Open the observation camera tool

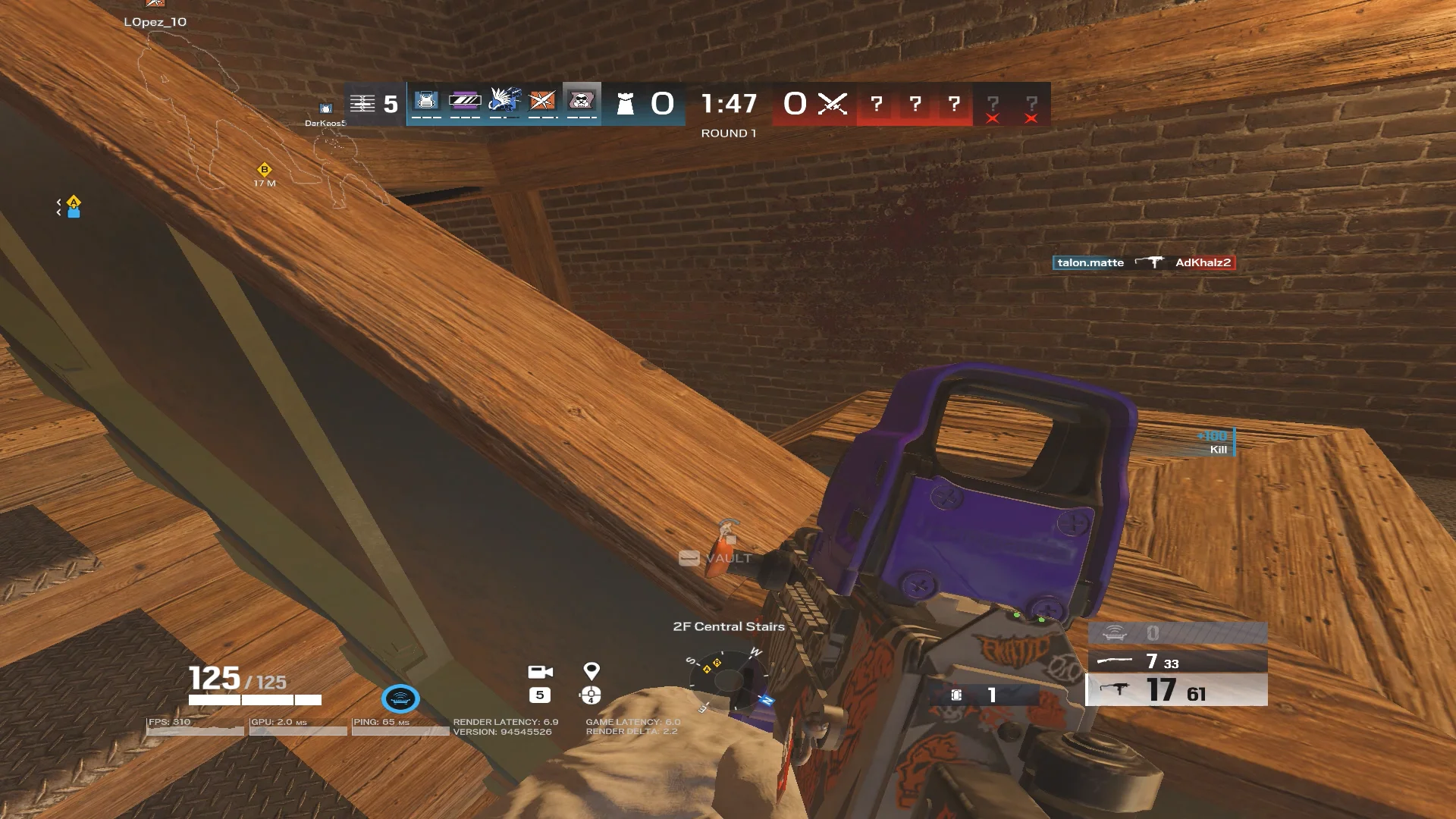(x=540, y=673)
